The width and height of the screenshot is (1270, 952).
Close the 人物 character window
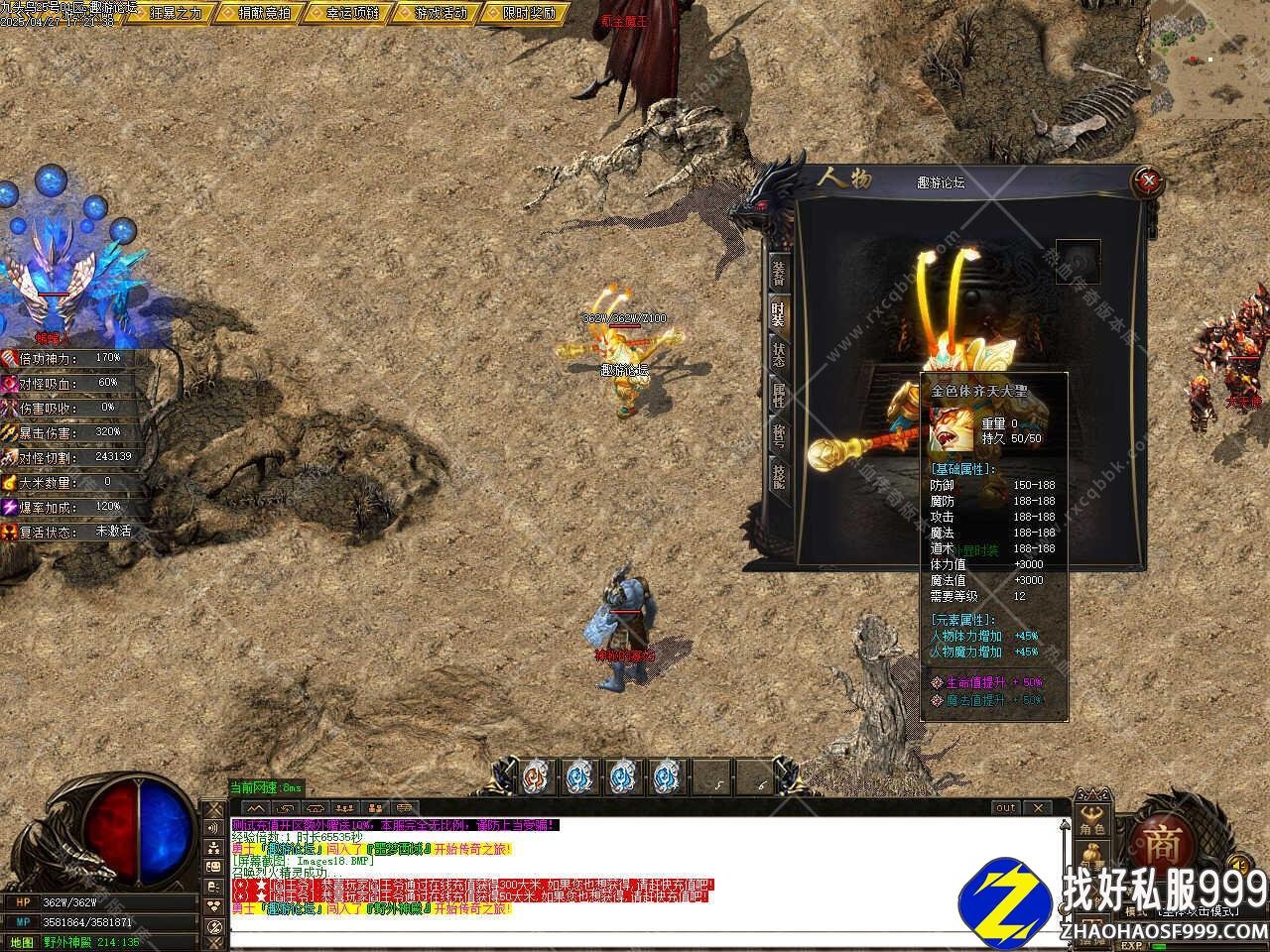point(1149,180)
